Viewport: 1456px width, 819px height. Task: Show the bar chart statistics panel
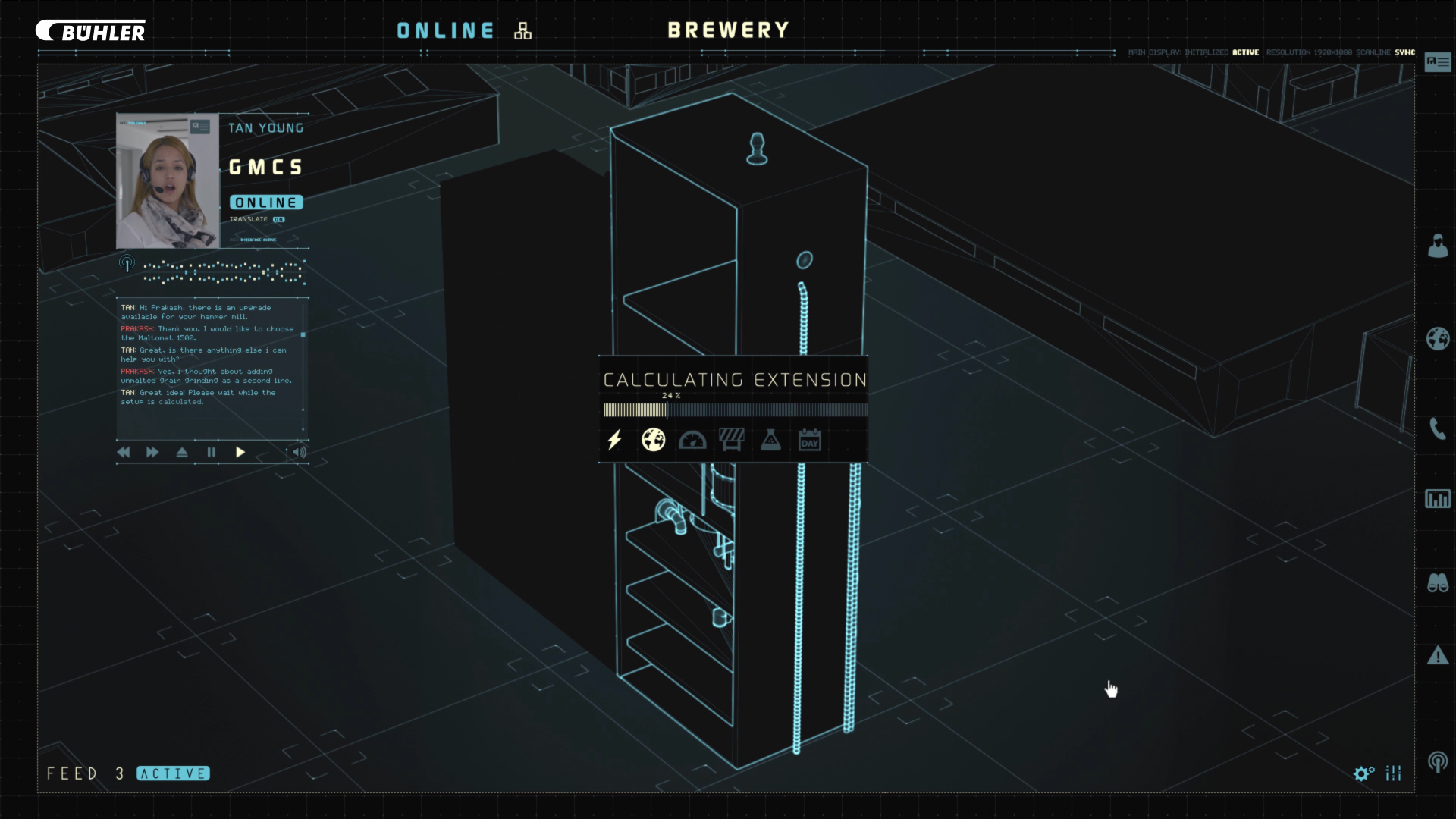pyautogui.click(x=1438, y=499)
